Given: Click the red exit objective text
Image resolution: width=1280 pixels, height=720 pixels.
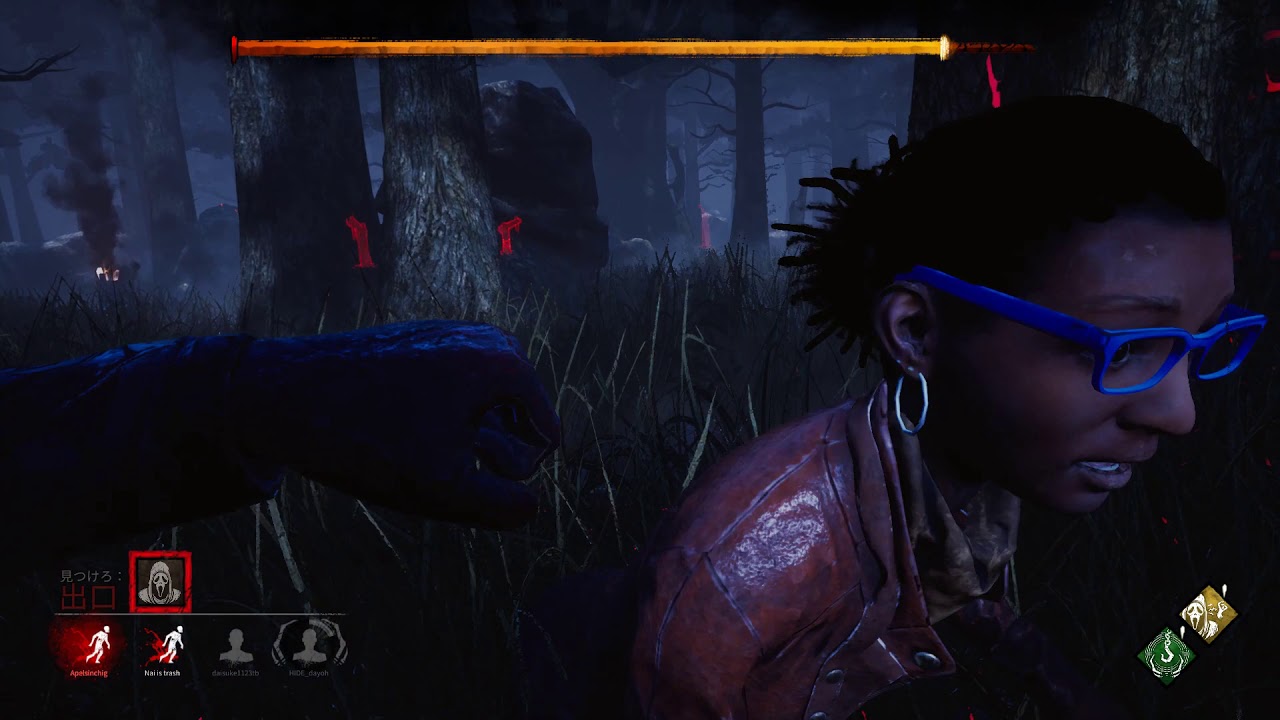Looking at the screenshot, I should 89,598.
